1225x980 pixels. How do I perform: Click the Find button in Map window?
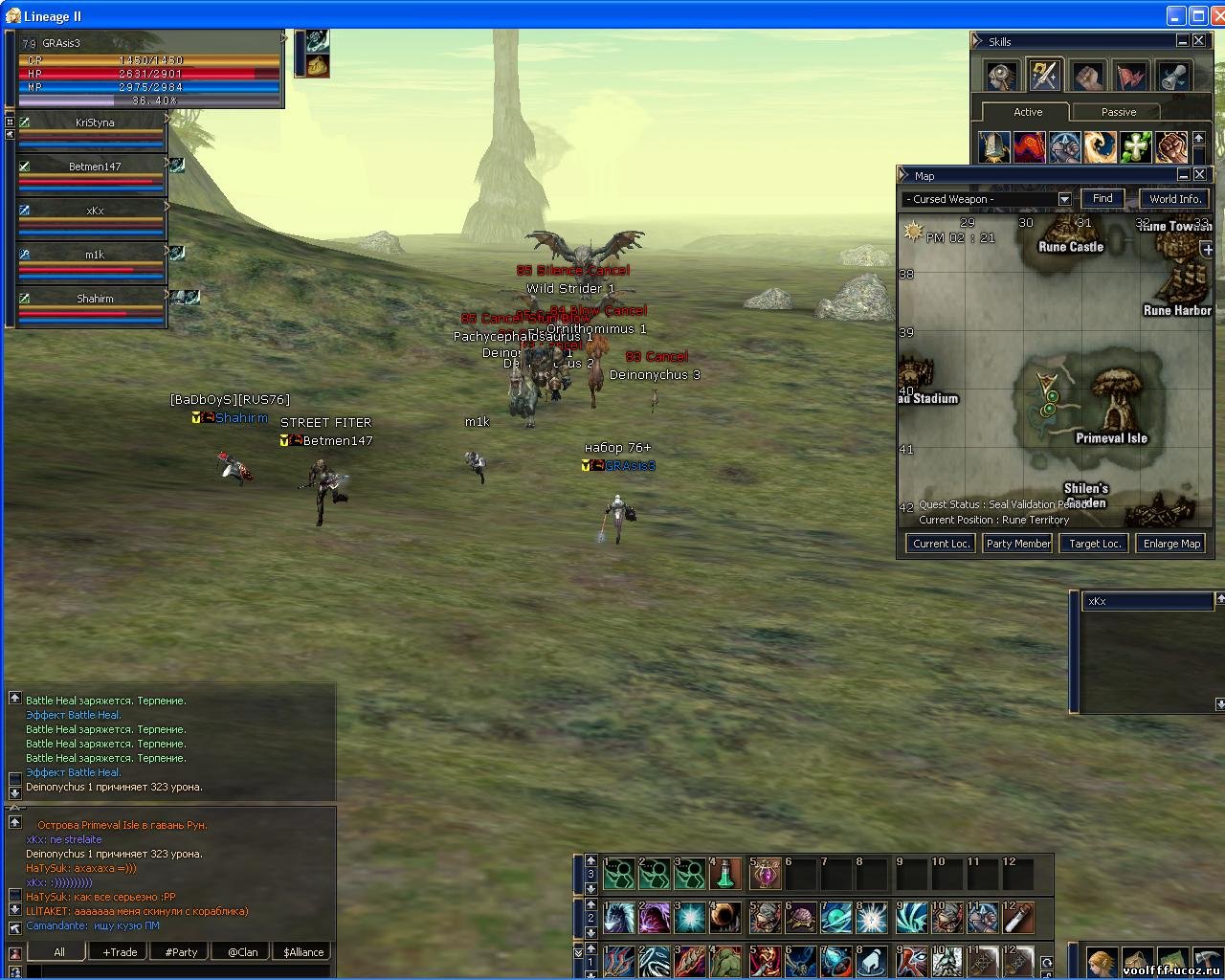(1102, 199)
